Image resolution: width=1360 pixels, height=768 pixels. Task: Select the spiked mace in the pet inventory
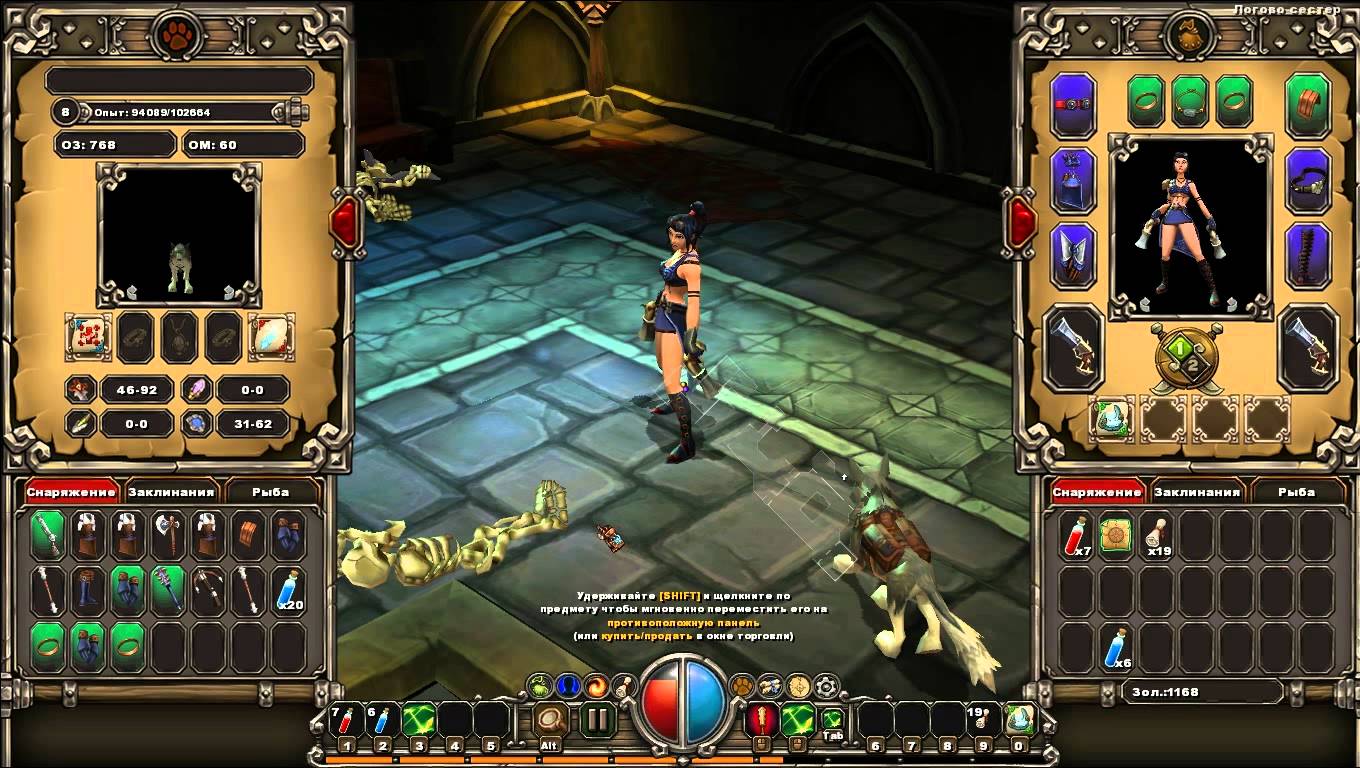point(168,590)
